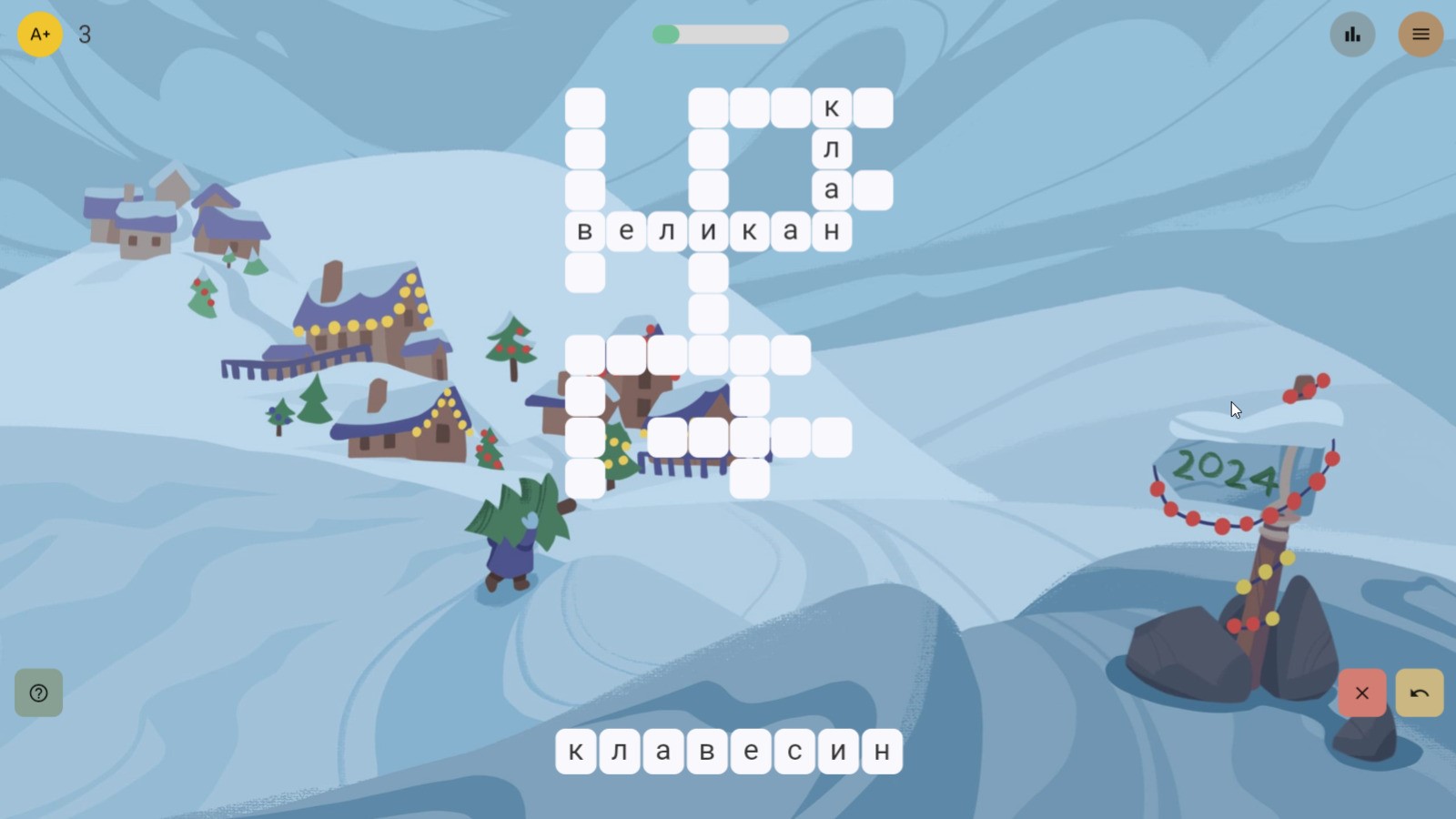The width and height of the screenshot is (1456, 819).
Task: Choose the letter tile с
Action: (x=794, y=751)
